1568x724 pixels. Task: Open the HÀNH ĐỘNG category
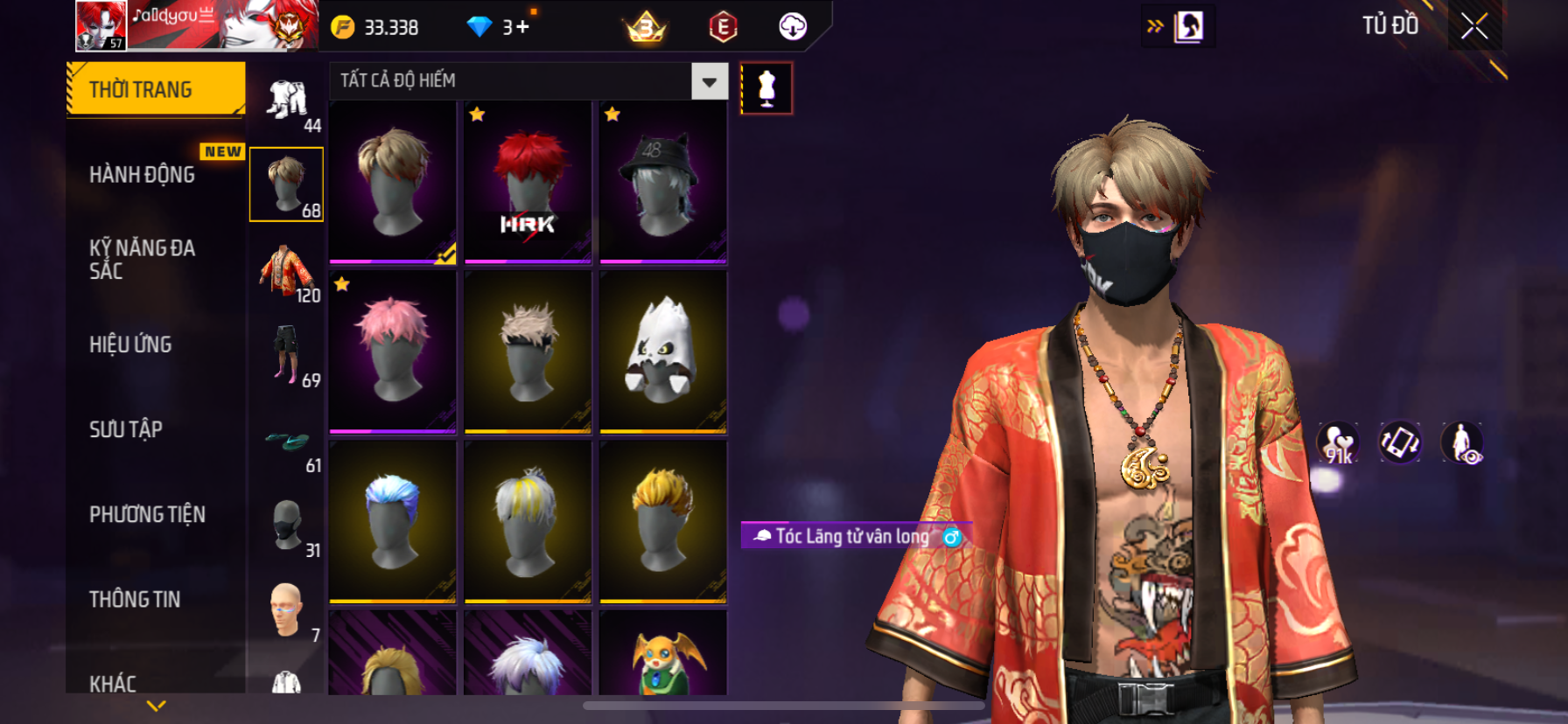coord(143,175)
